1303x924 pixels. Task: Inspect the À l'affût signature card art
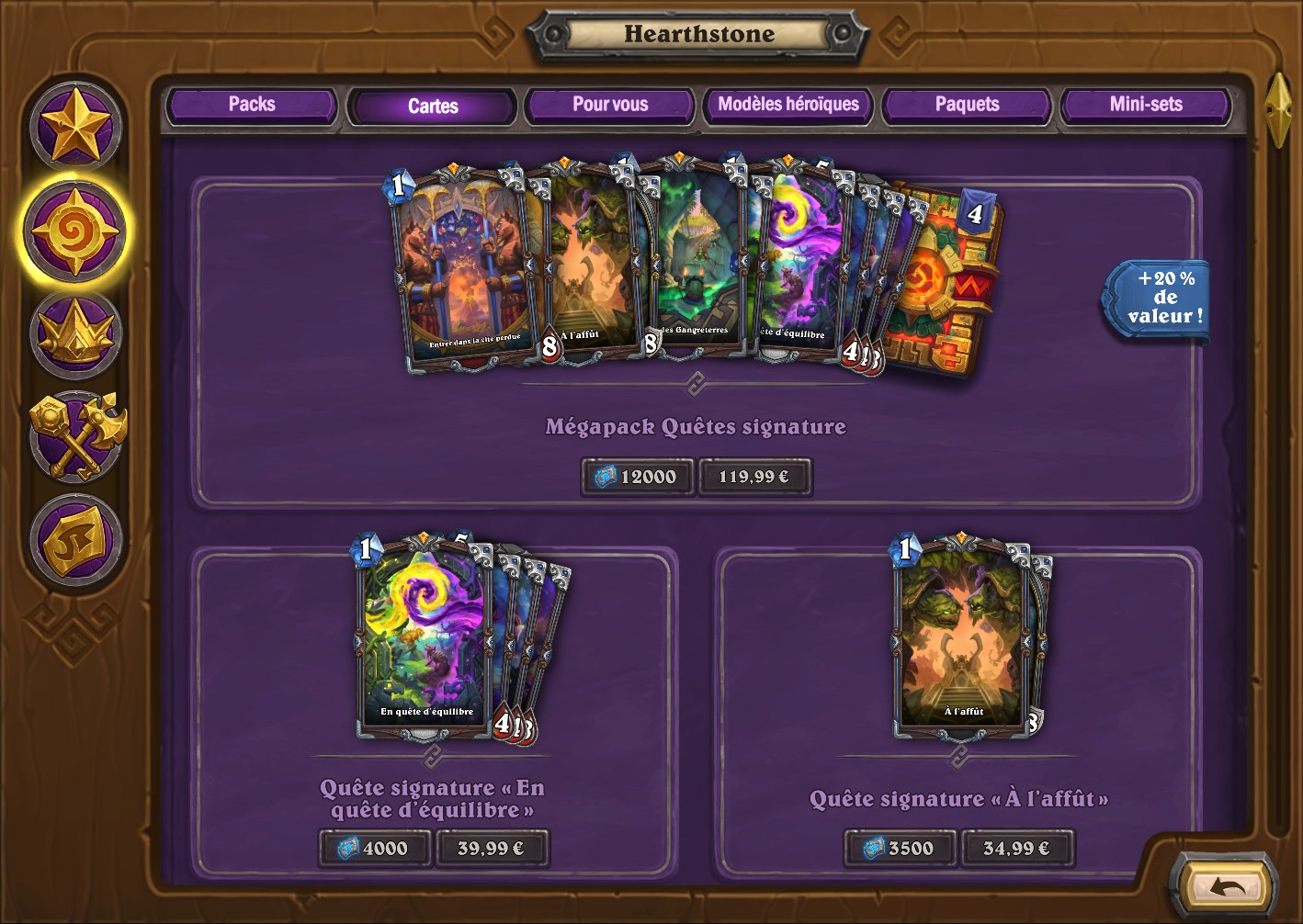click(963, 638)
